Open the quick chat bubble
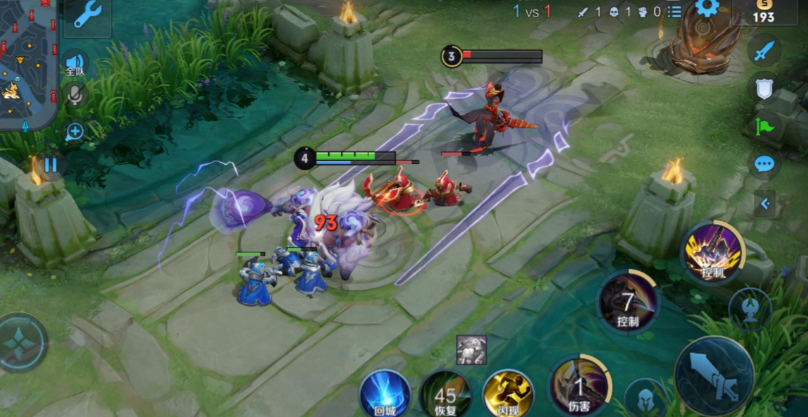The image size is (808, 417). click(x=764, y=164)
